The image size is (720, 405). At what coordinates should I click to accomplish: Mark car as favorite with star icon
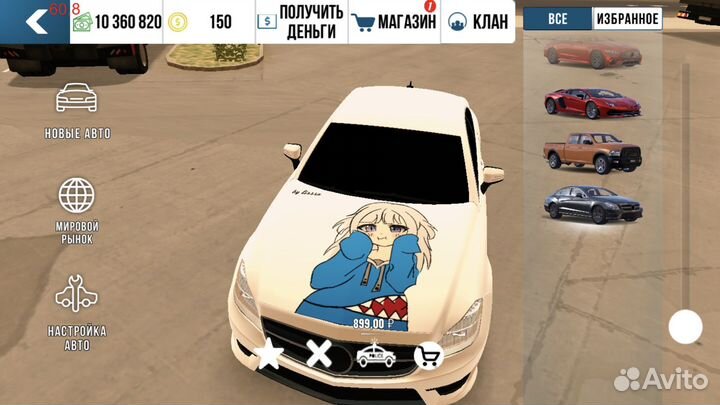tap(268, 355)
